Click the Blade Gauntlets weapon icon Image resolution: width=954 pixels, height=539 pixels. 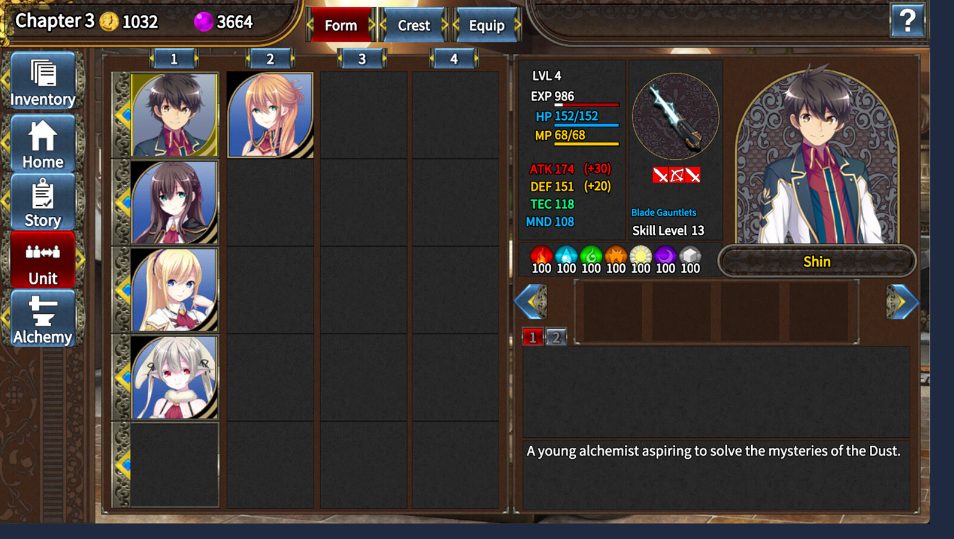coord(675,116)
